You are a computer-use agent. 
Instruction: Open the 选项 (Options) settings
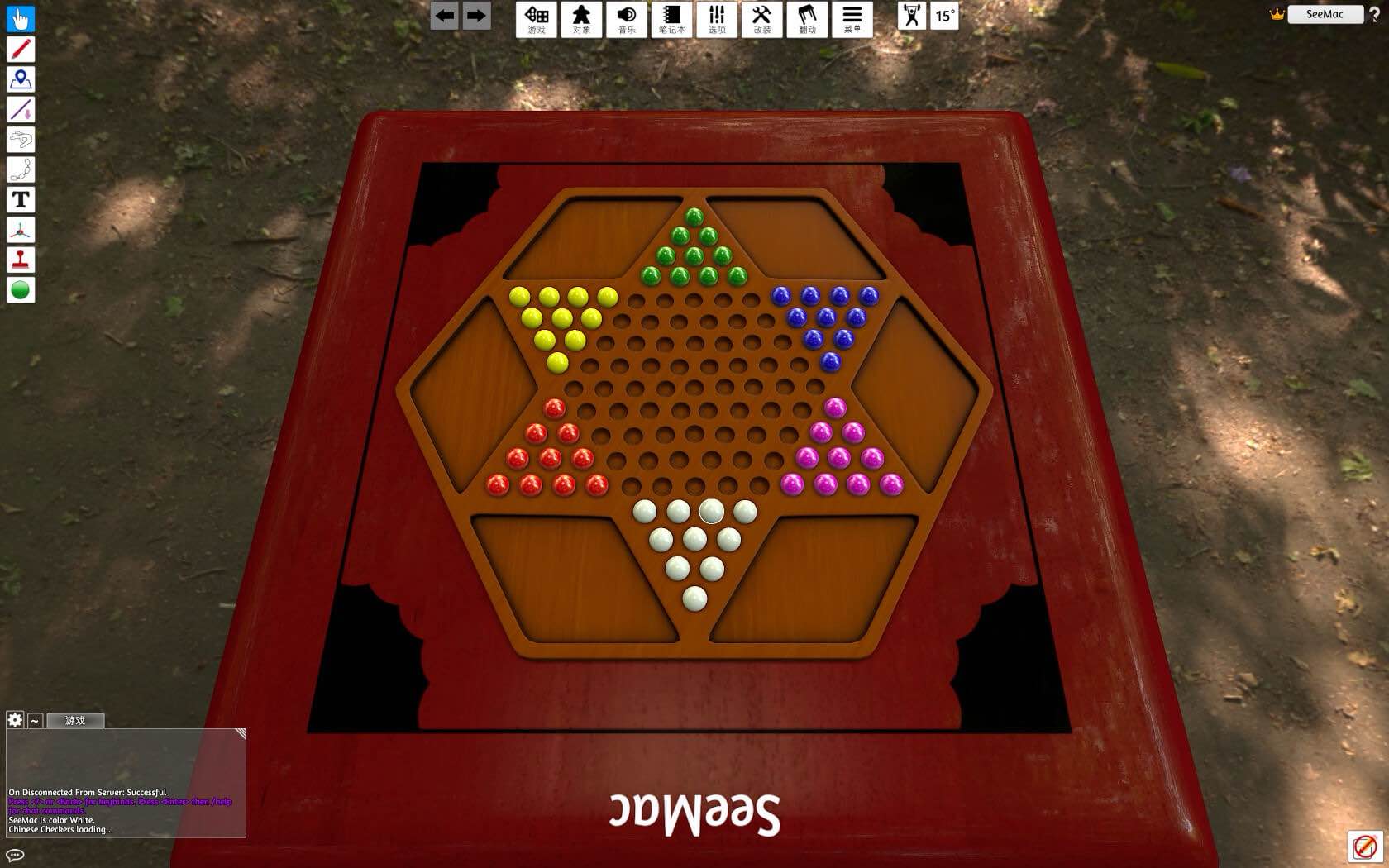coord(716,19)
